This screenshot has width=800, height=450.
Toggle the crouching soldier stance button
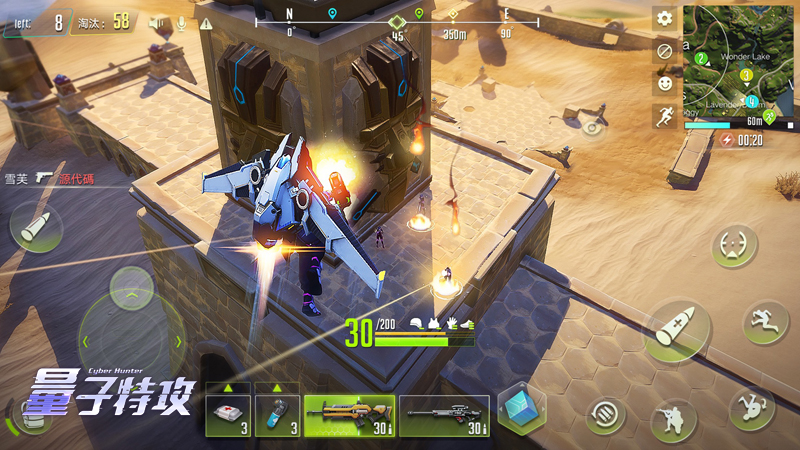point(674,422)
